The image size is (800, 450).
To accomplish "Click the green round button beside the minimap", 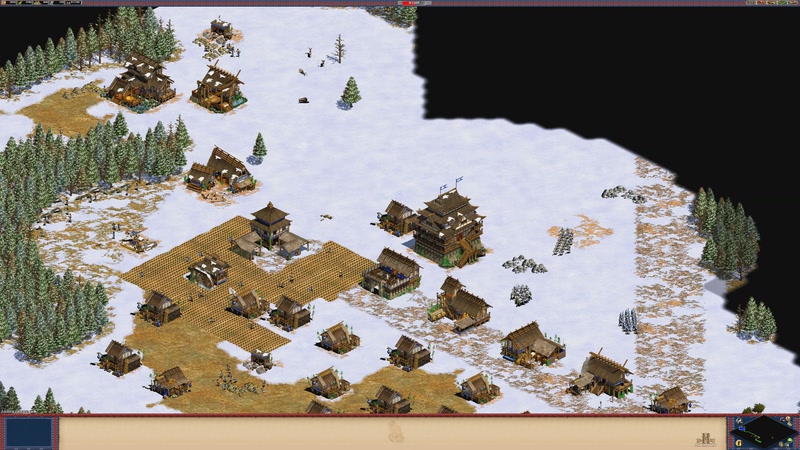I will [790, 439].
